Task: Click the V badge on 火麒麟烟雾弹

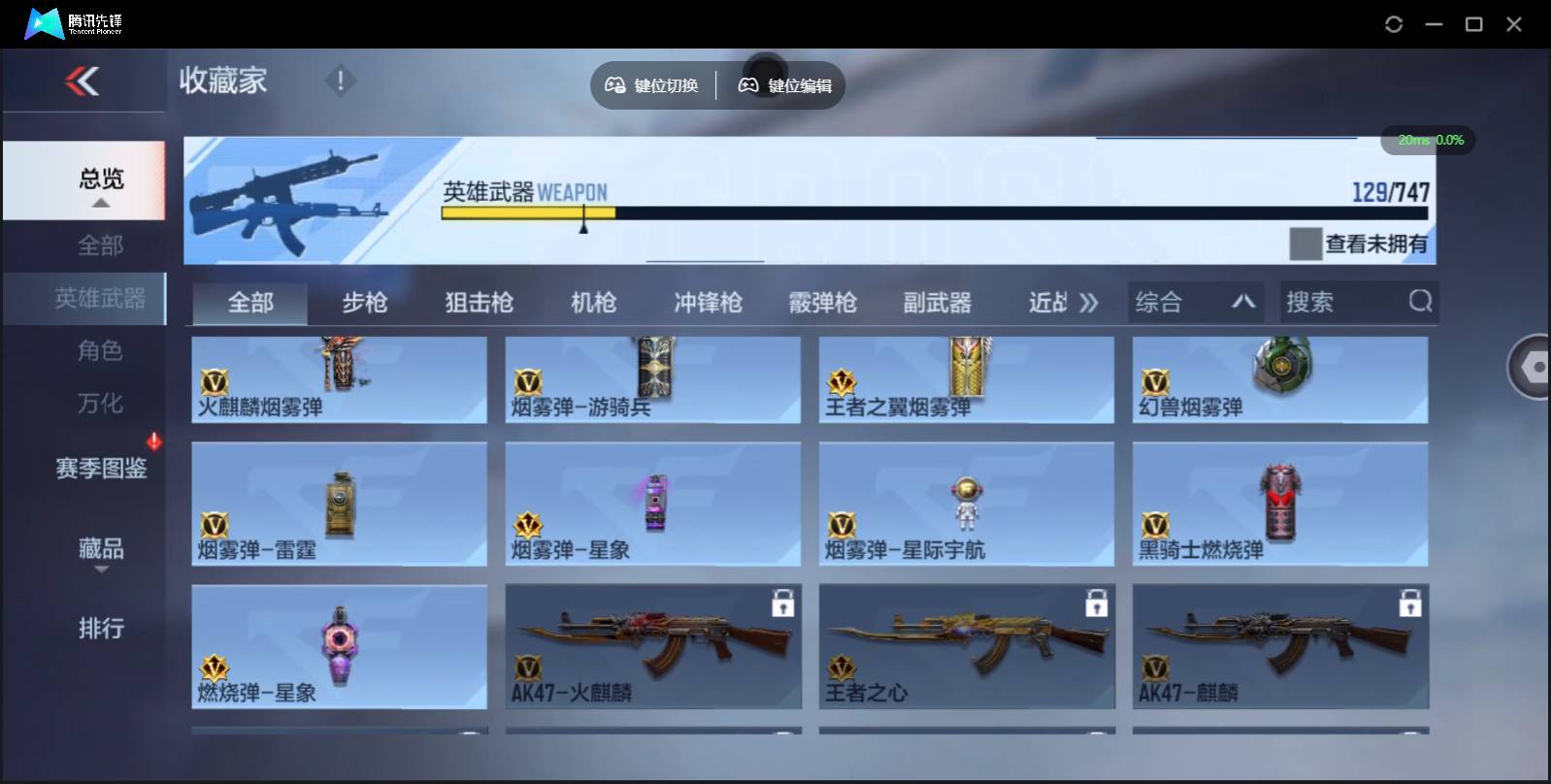Action: tap(217, 382)
